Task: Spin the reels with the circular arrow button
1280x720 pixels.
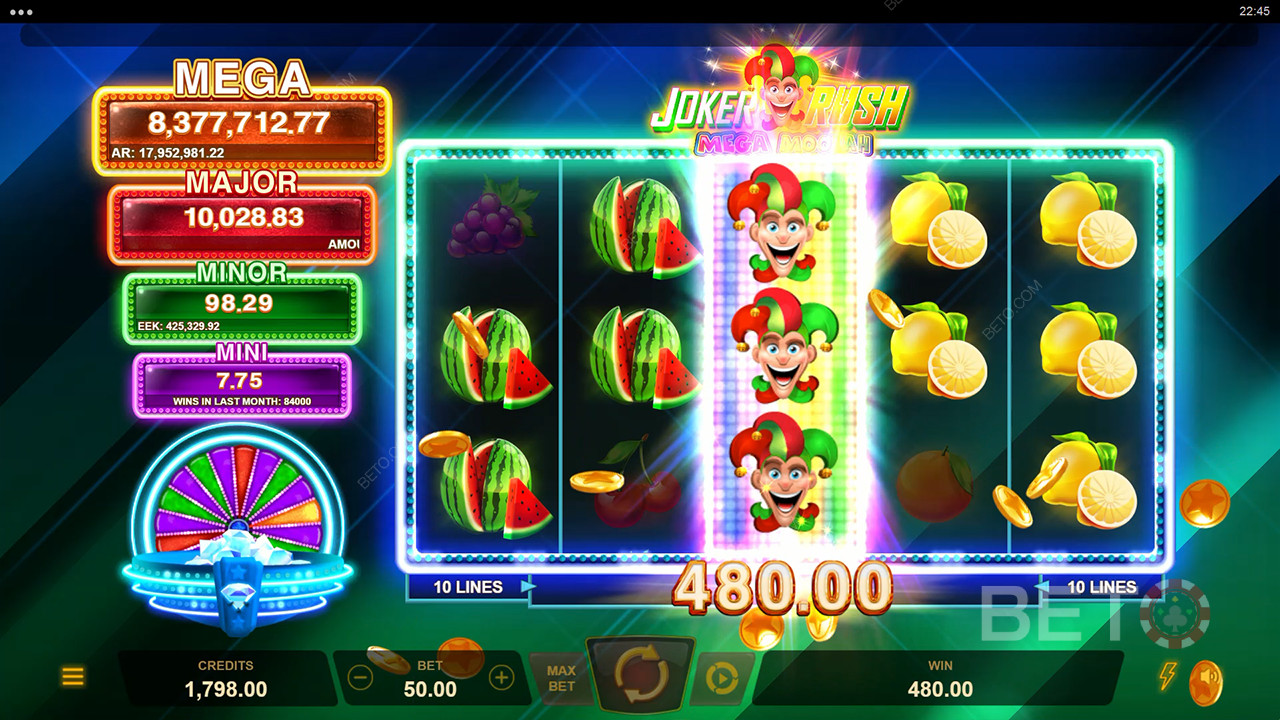Action: [x=641, y=677]
